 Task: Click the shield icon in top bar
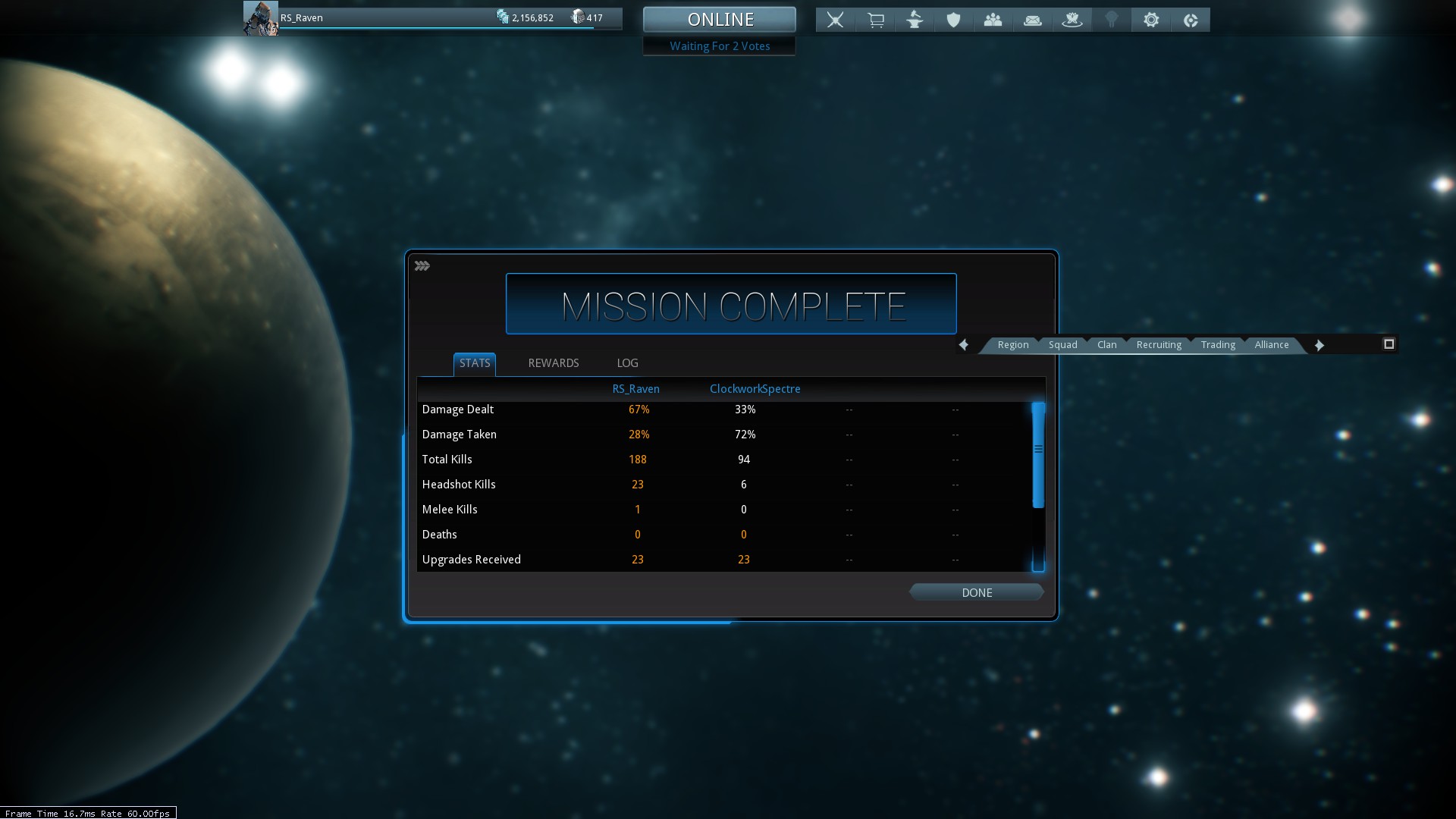tap(953, 20)
